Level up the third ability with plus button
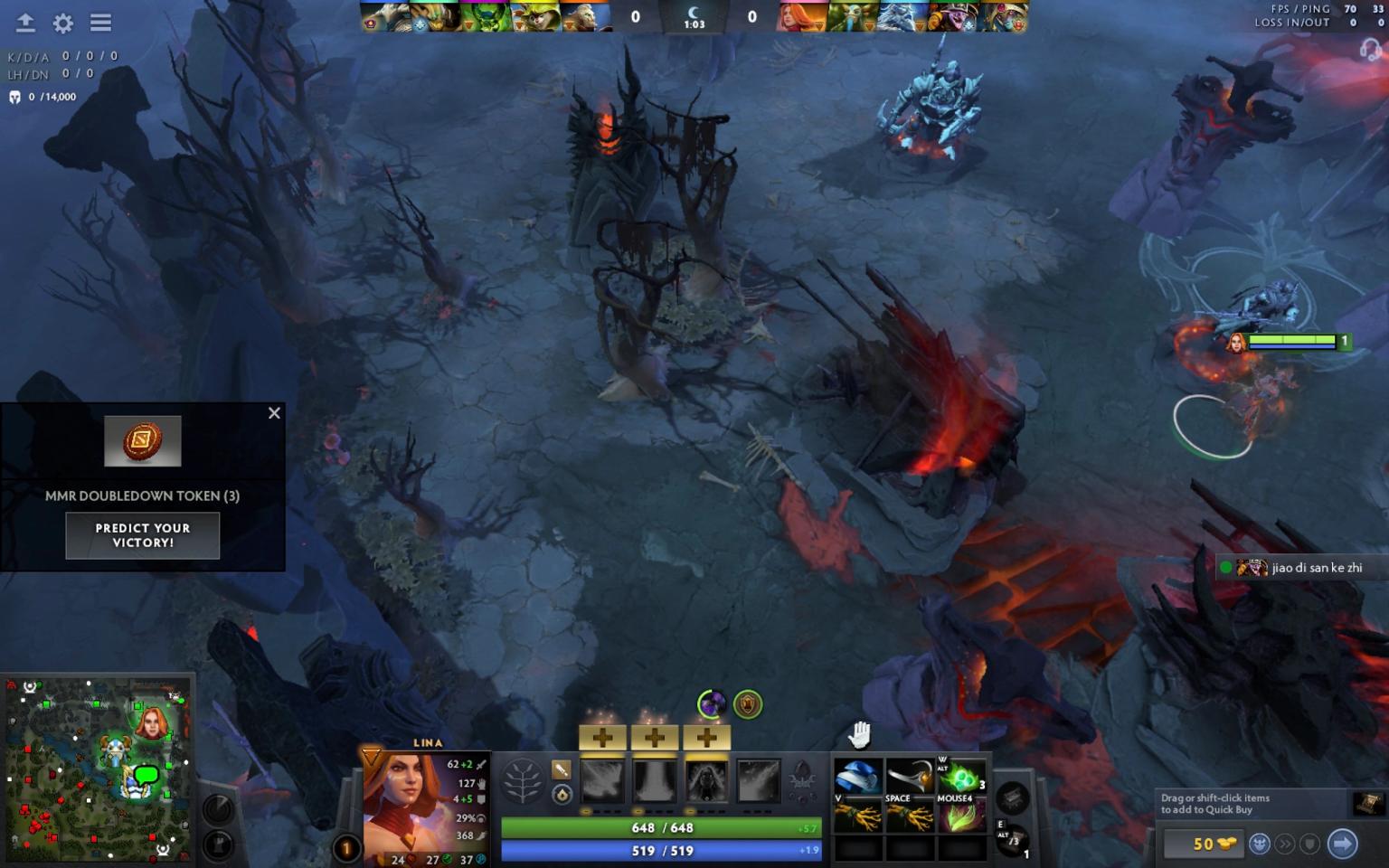 tap(705, 738)
